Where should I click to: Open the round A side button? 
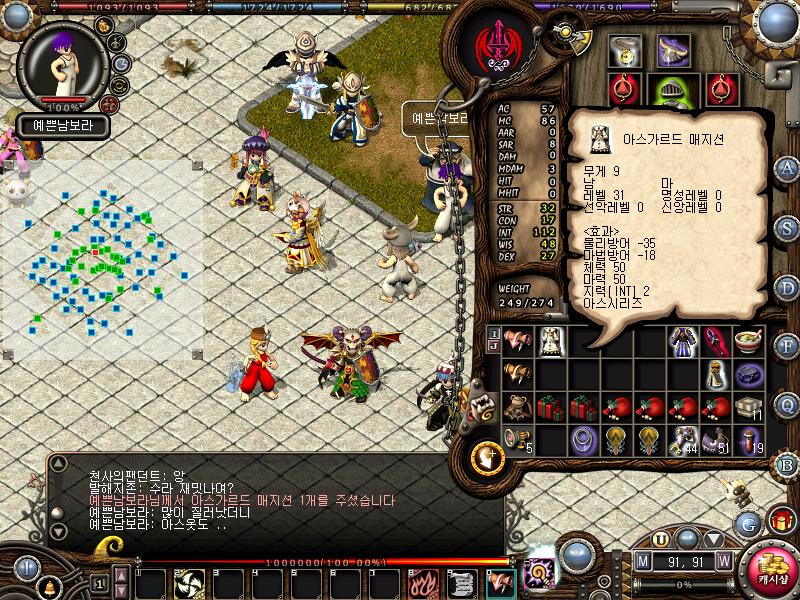point(787,168)
